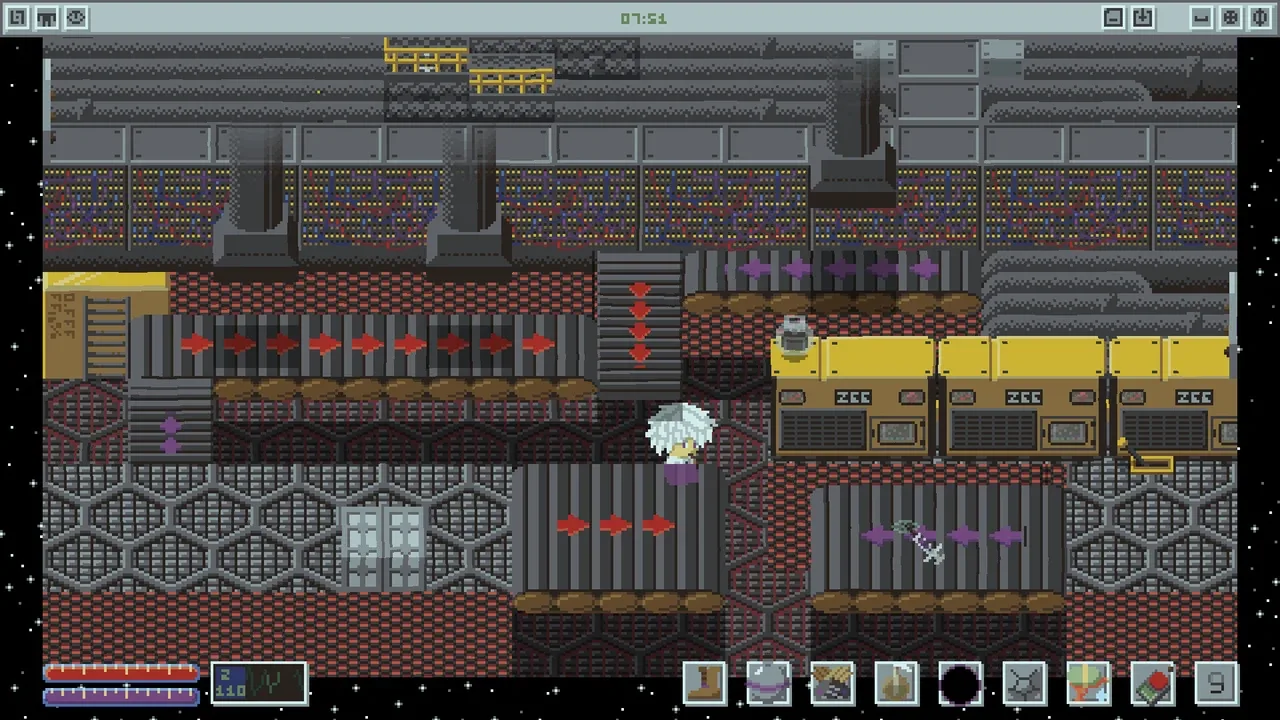Click the window button with download arrow
Image resolution: width=1280 pixels, height=720 pixels.
1143,18
